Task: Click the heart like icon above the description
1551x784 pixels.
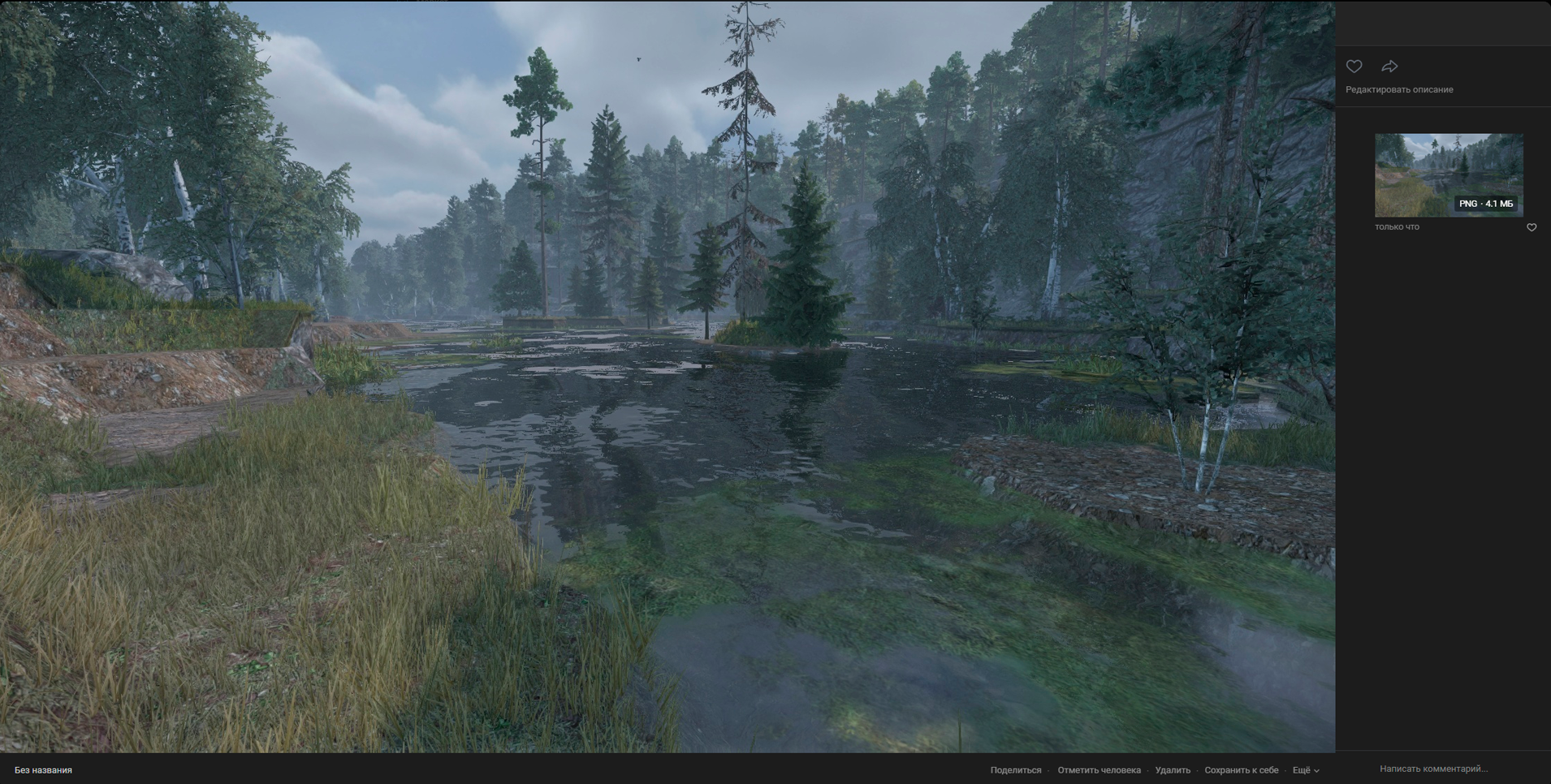Action: pos(1354,67)
